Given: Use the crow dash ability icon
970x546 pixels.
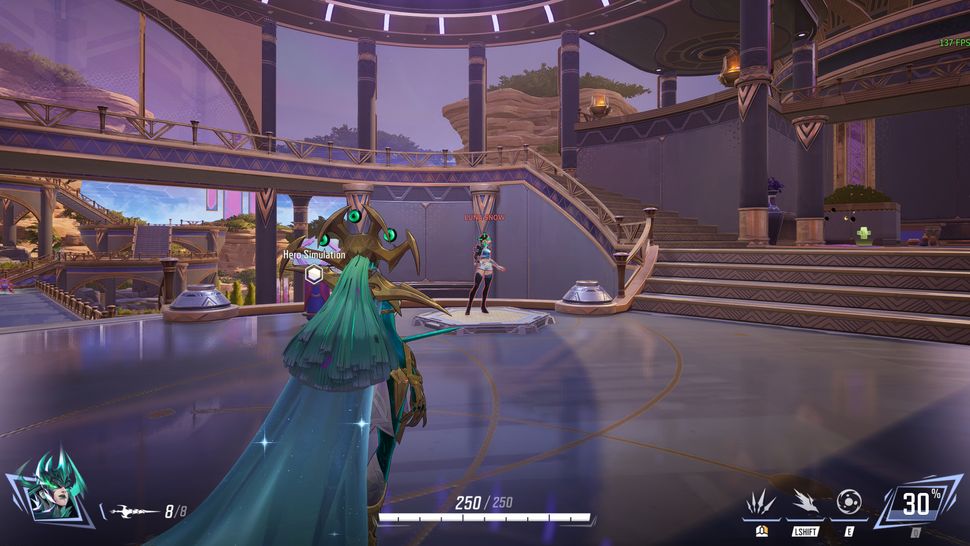Looking at the screenshot, I should pyautogui.click(x=805, y=502).
